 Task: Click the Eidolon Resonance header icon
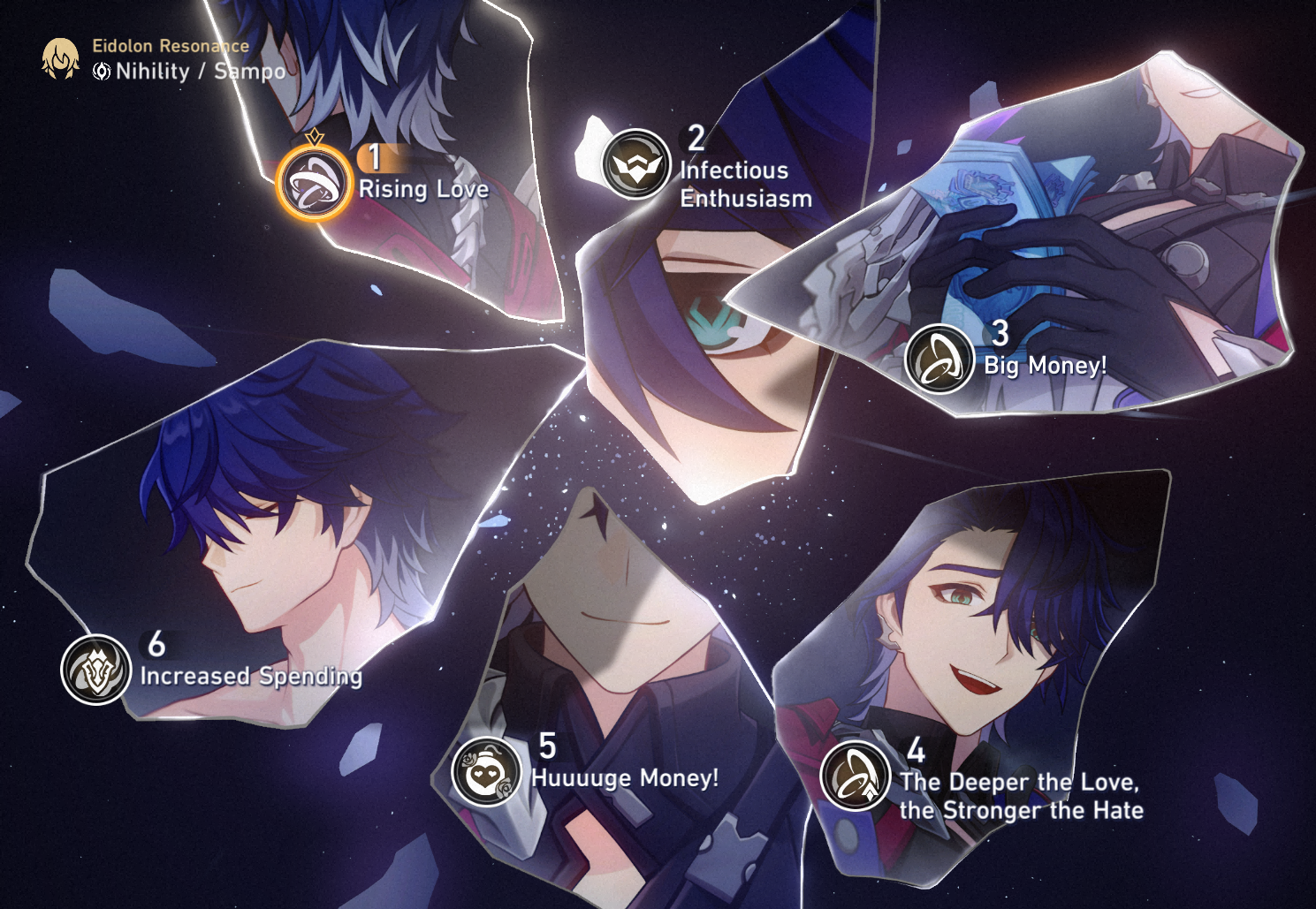(61, 59)
